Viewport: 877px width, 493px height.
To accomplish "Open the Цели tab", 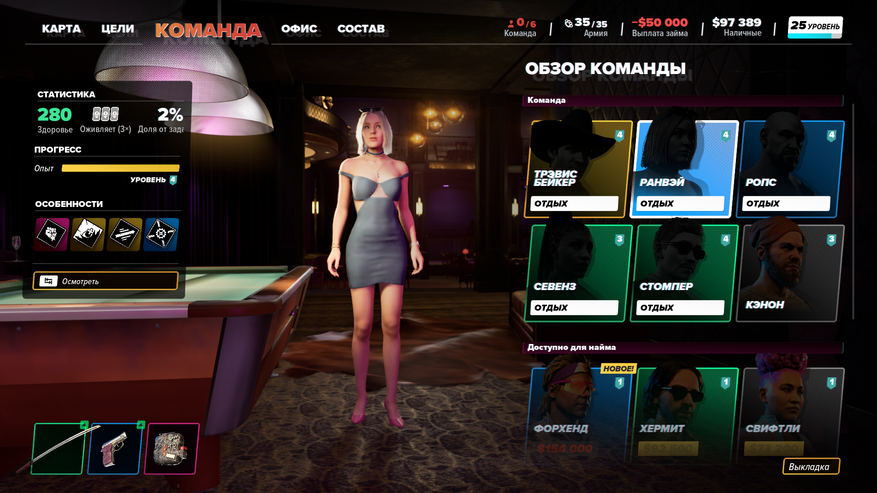I will pos(117,29).
